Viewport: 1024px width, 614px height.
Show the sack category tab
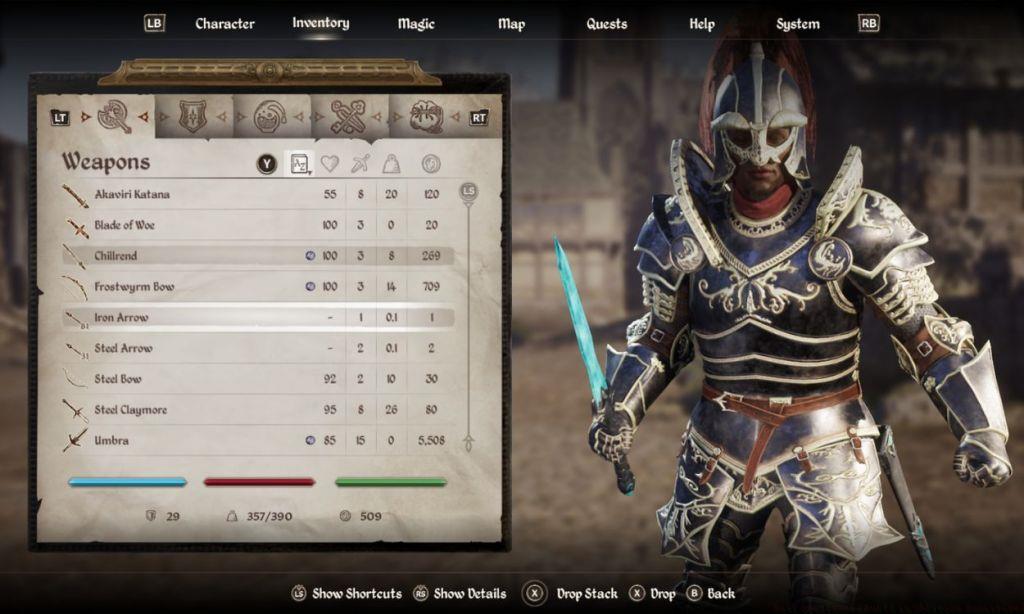click(x=426, y=117)
